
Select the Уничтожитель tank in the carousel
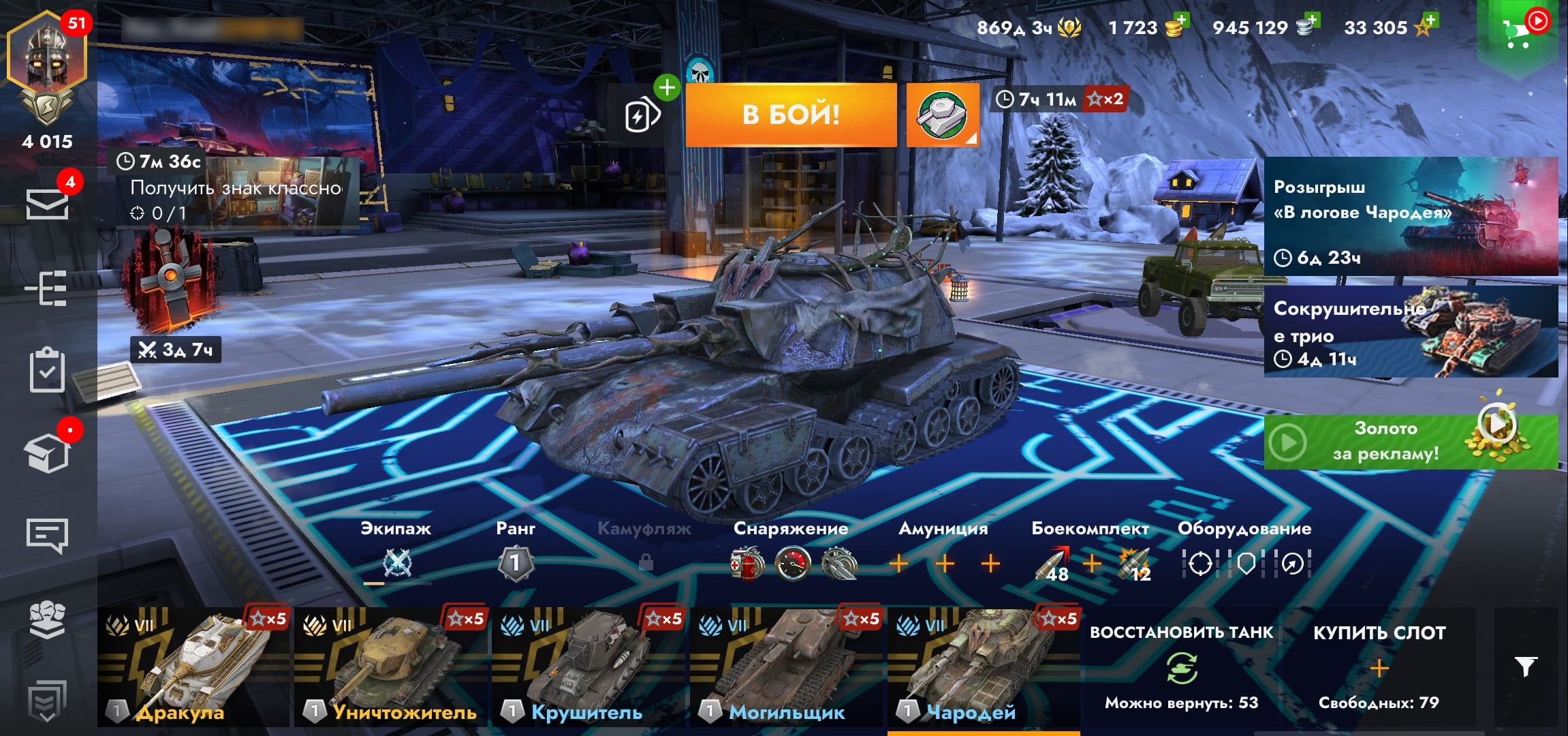[391, 668]
